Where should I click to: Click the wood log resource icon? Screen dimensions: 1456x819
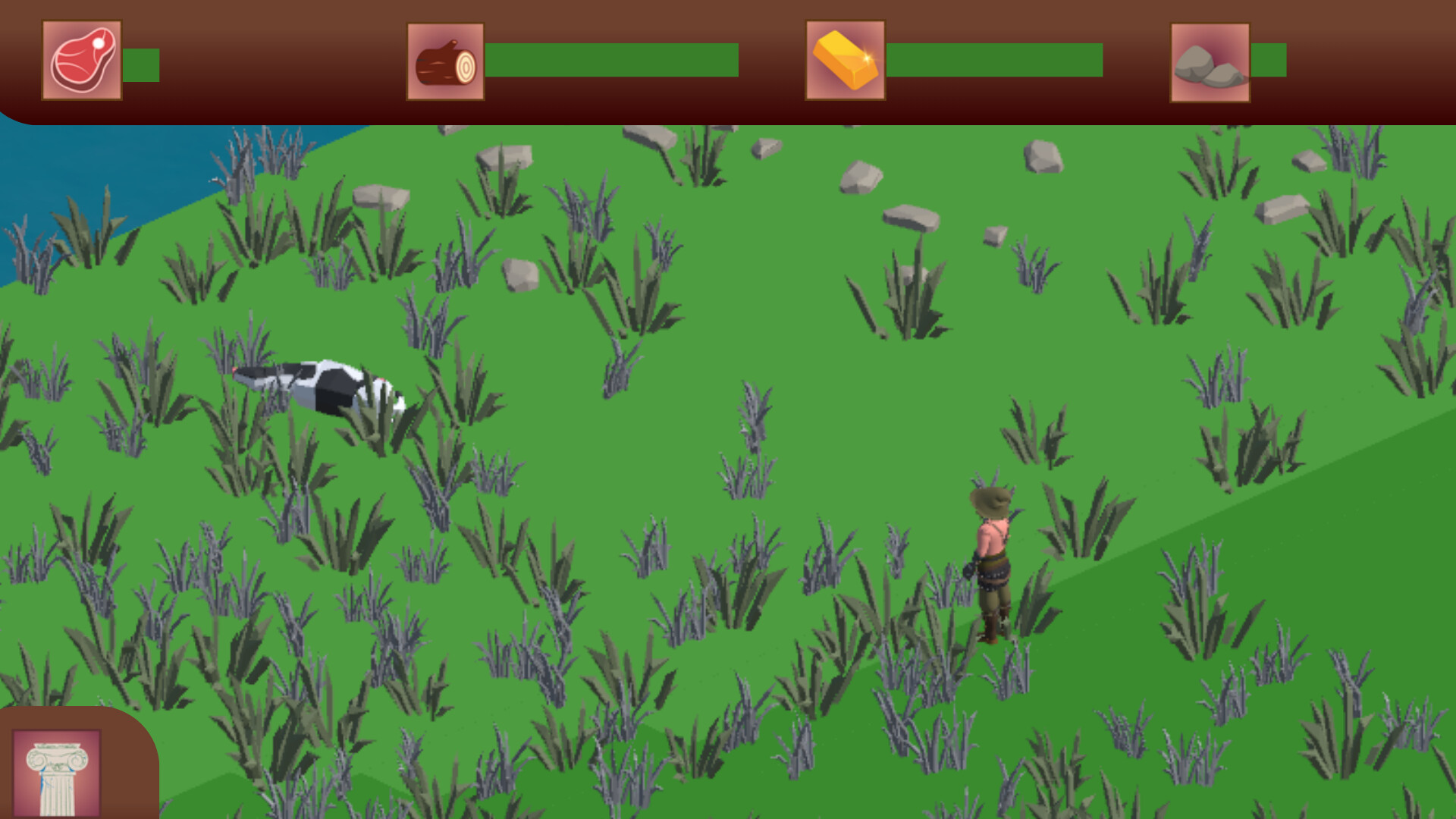[445, 61]
